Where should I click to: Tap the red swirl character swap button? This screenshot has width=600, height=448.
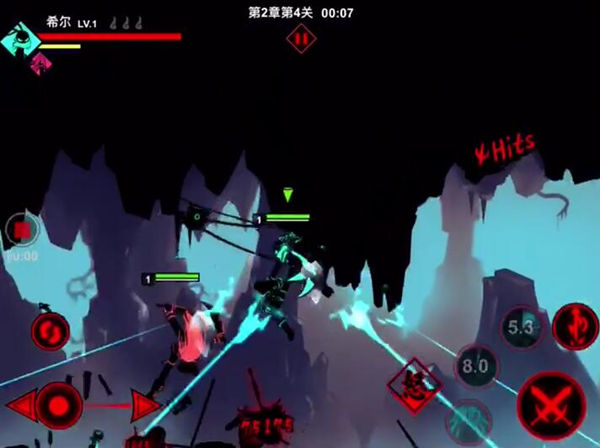tap(49, 330)
